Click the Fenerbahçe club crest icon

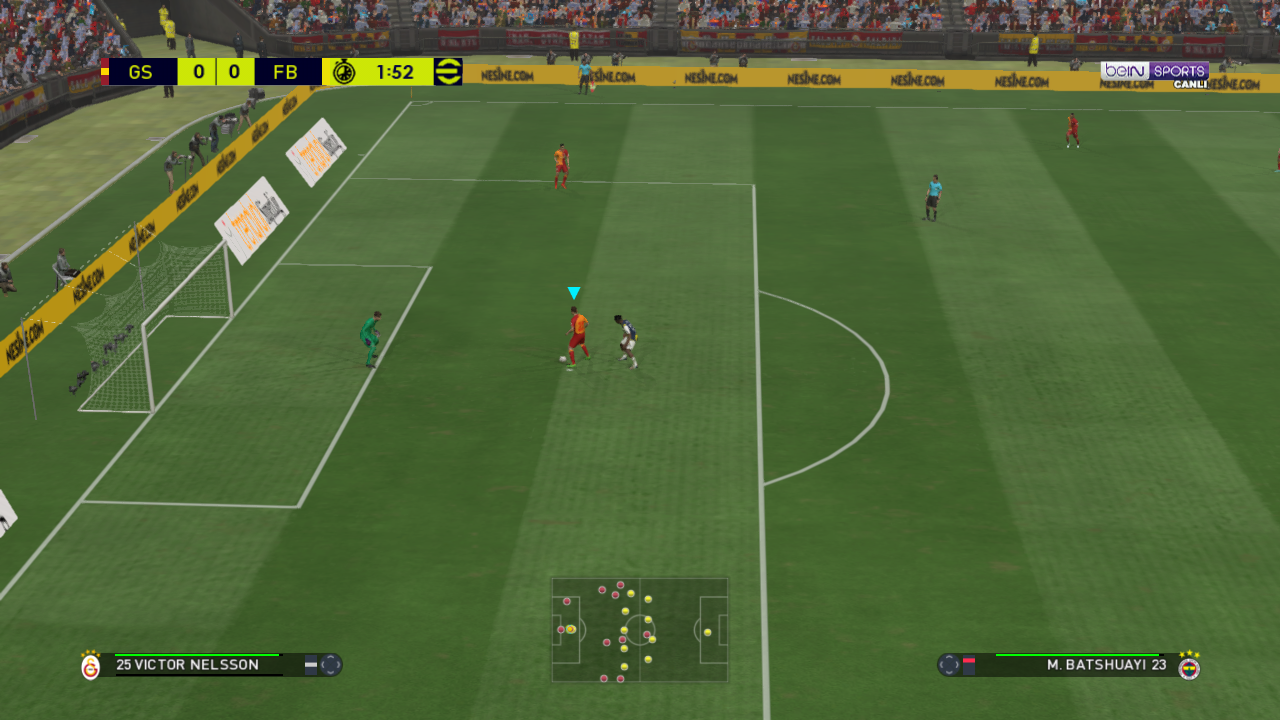tap(1189, 666)
